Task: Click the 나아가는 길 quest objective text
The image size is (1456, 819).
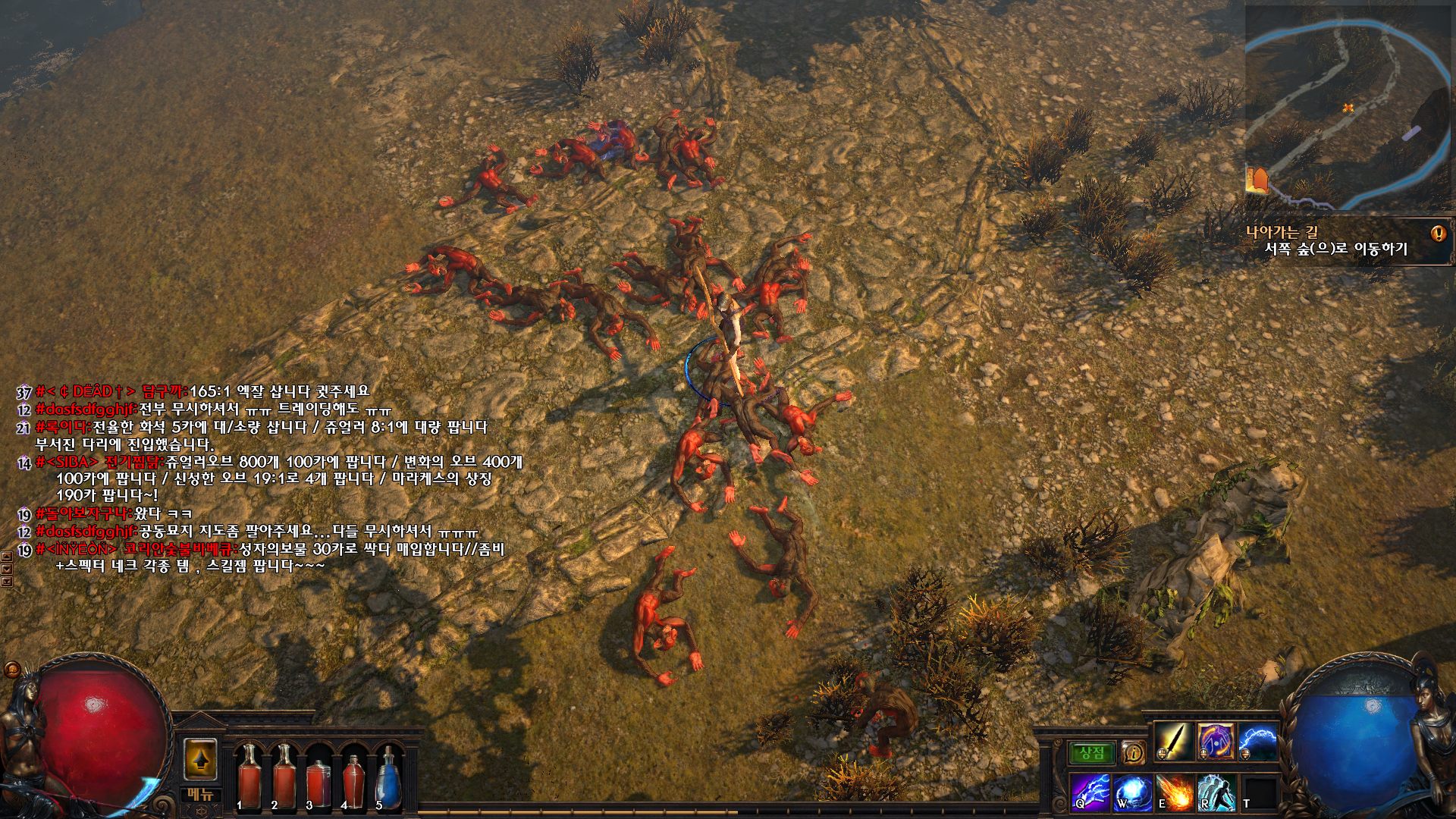Action: 1282,232
